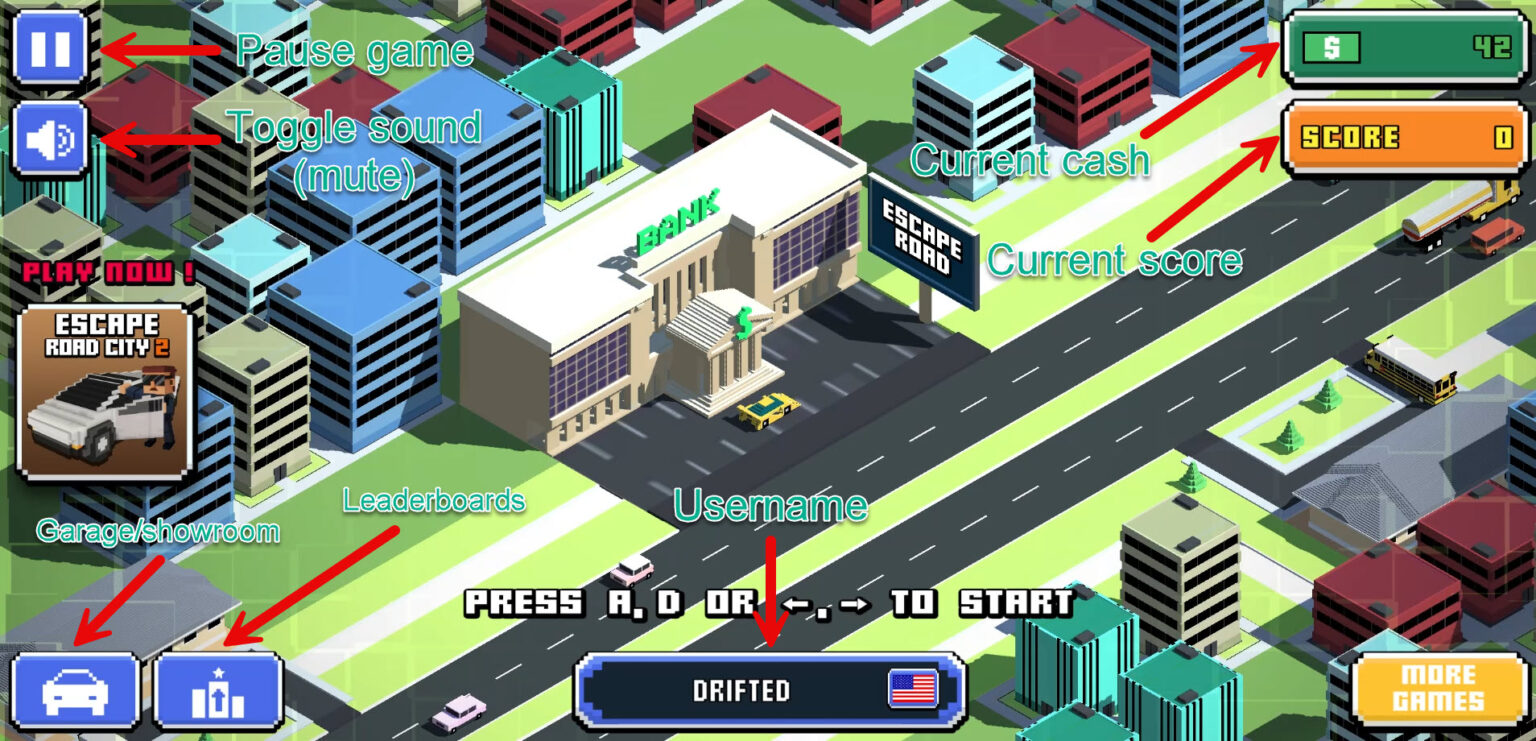
Task: Toggle sound with the speaker button
Action: point(50,139)
